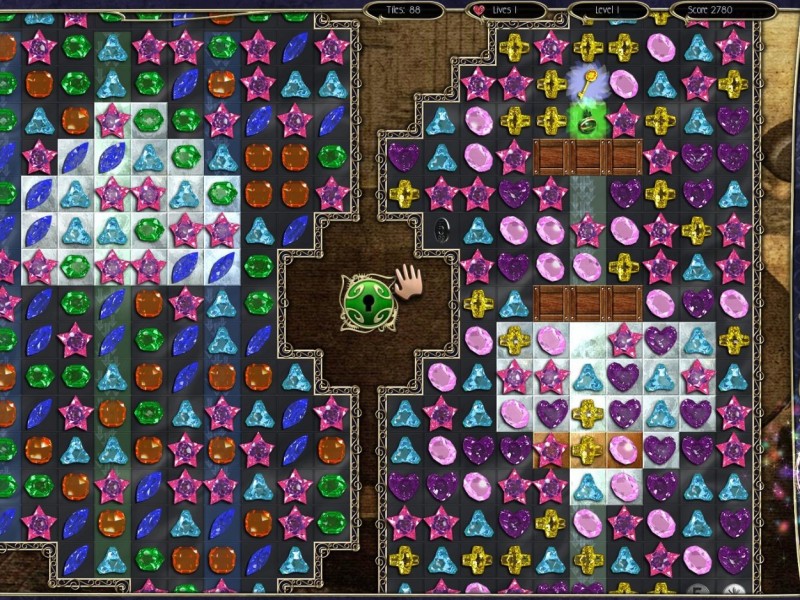
Task: Choose the yellow cross gem on orange tile
Action: pyautogui.click(x=586, y=449)
